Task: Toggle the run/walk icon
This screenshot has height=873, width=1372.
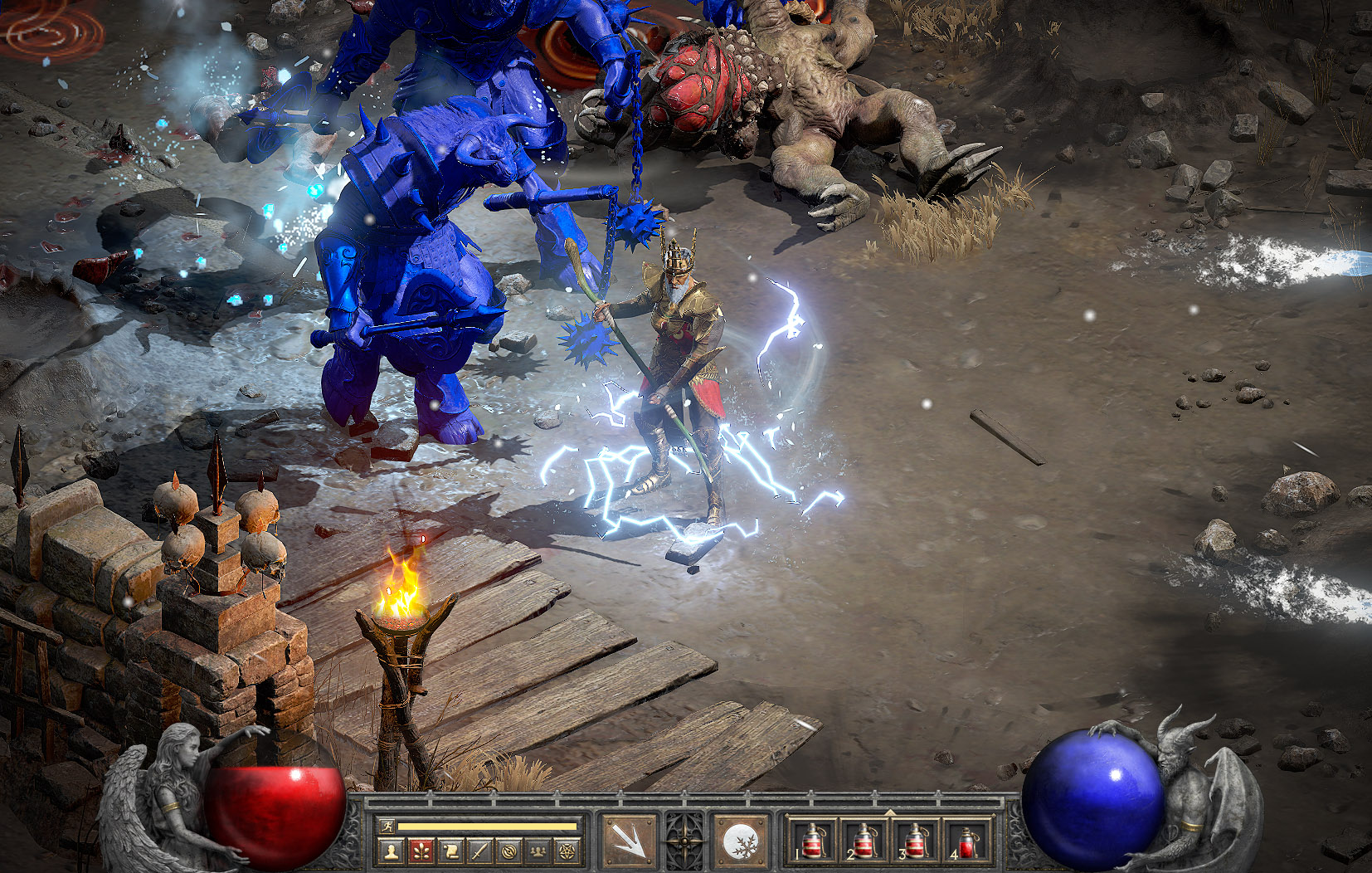Action: [x=387, y=827]
